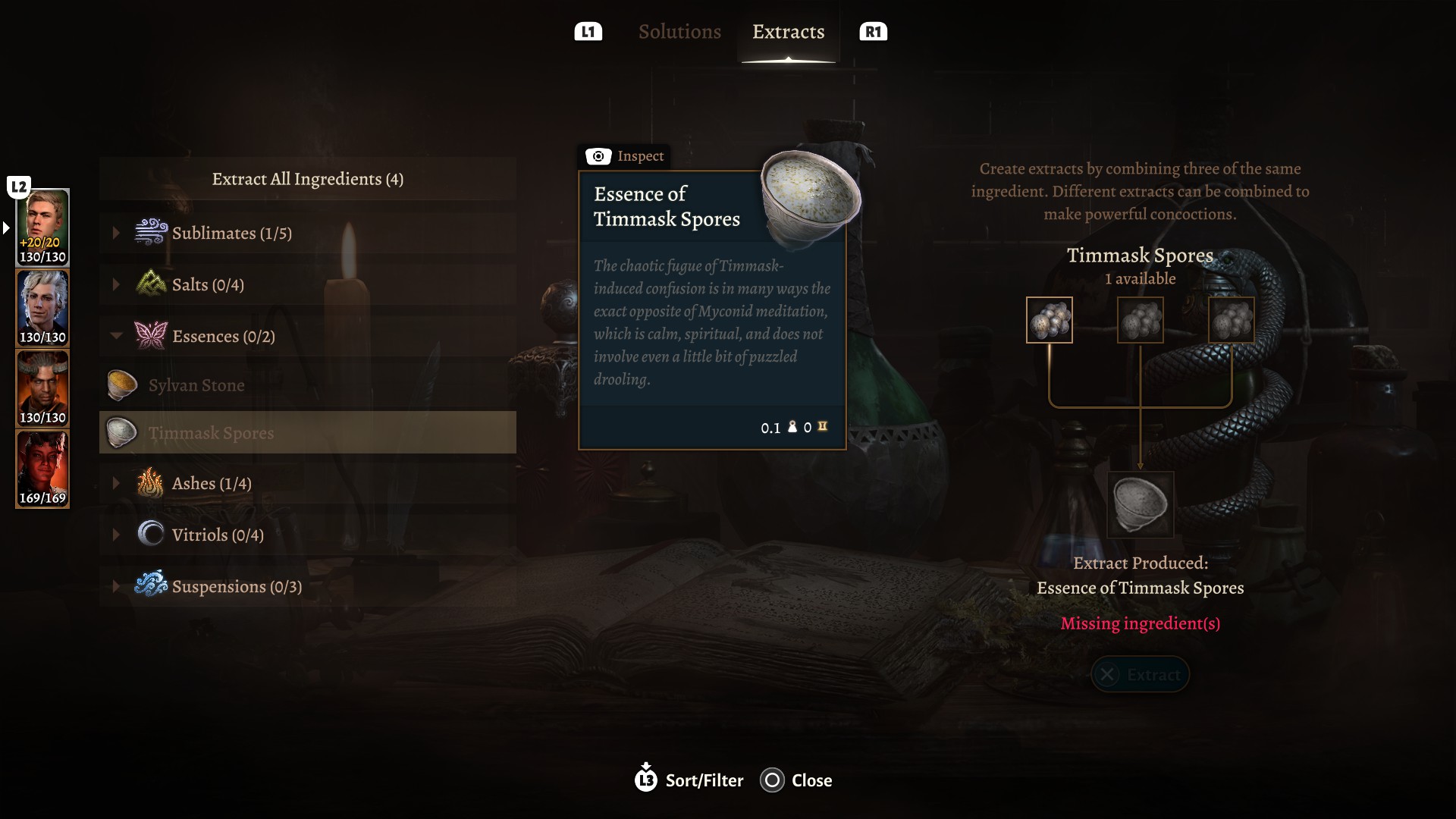
Task: Switch to the Solutions tab
Action: pos(679,32)
